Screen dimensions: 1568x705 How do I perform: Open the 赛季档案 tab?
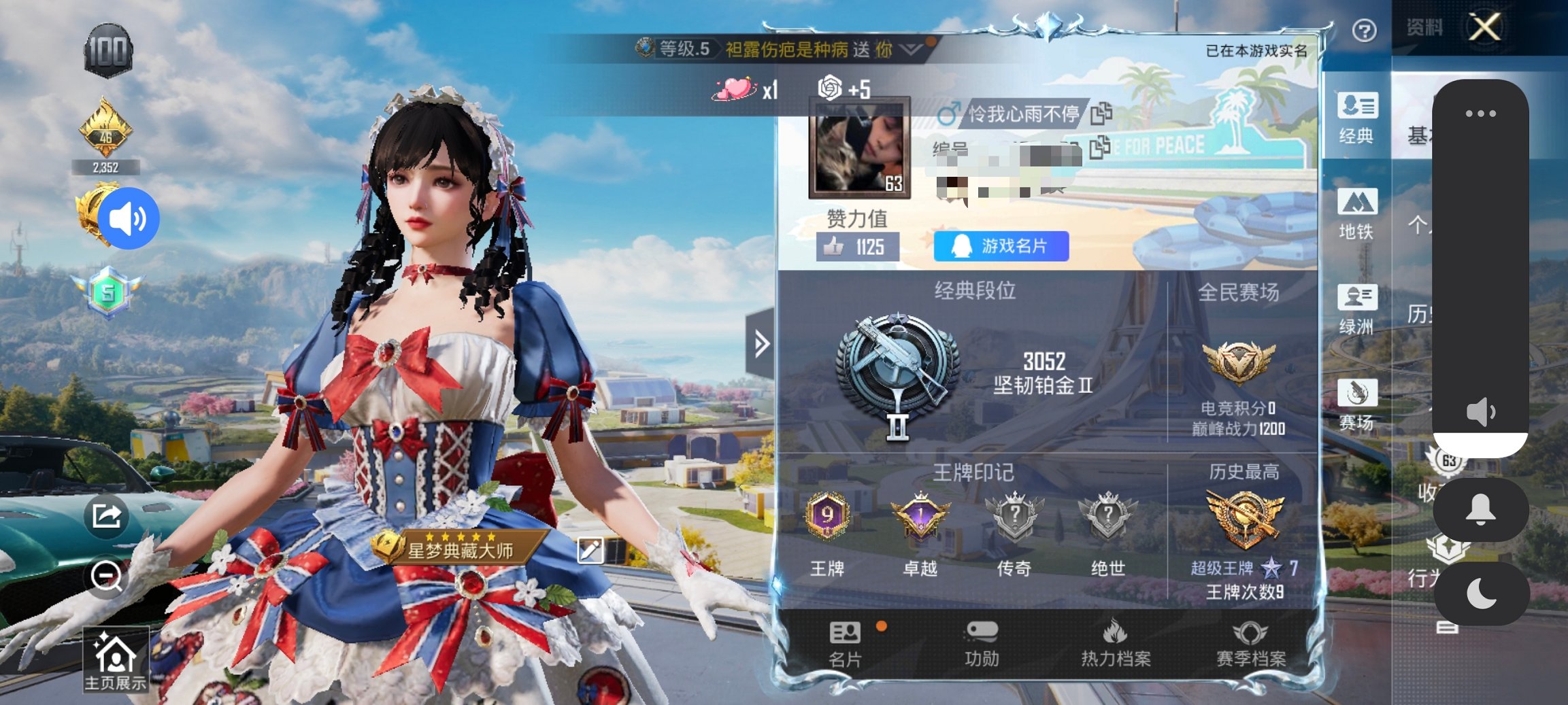pyautogui.click(x=1250, y=644)
